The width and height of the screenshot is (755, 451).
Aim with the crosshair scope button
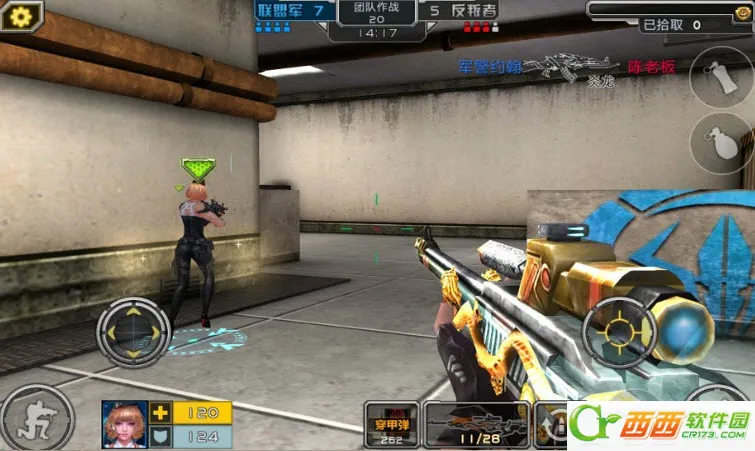[620, 333]
